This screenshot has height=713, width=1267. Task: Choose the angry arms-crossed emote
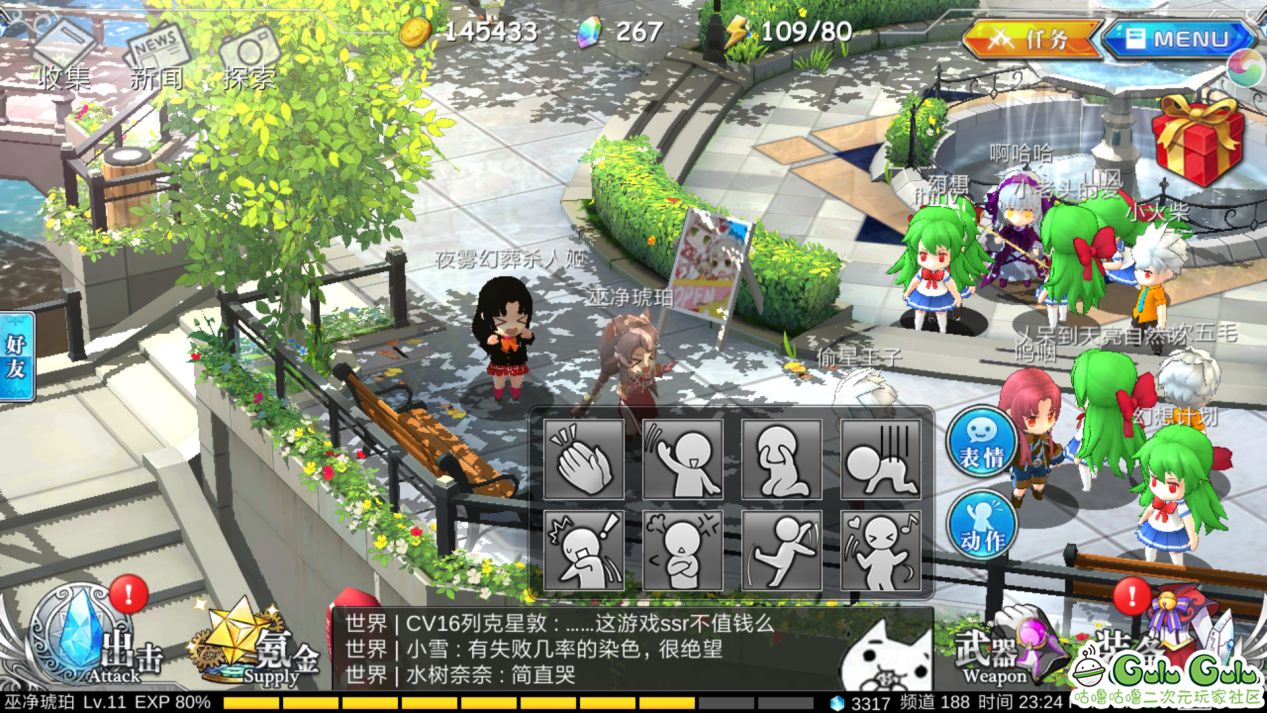(683, 550)
